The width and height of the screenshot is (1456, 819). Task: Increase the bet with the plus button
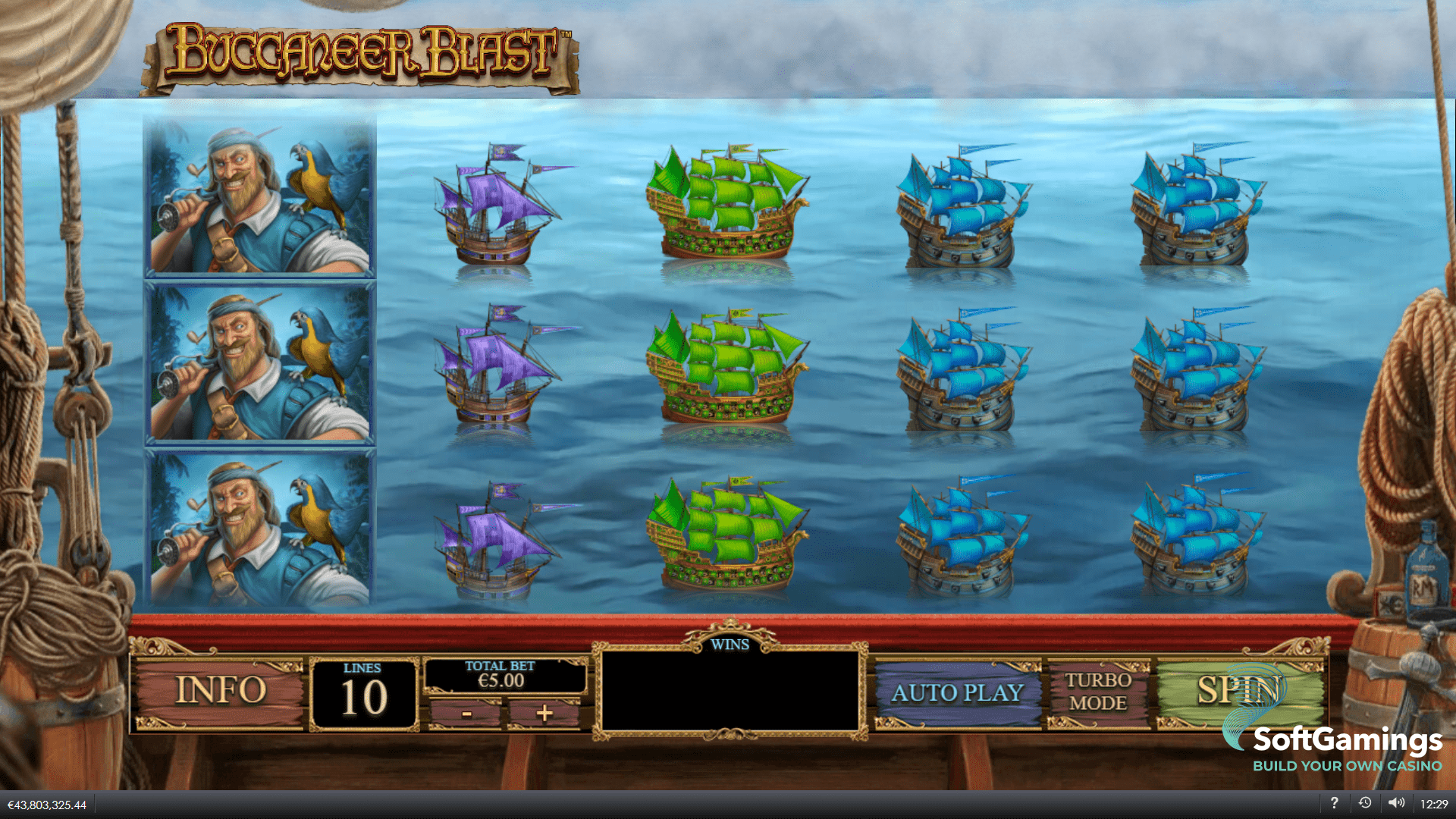click(544, 714)
